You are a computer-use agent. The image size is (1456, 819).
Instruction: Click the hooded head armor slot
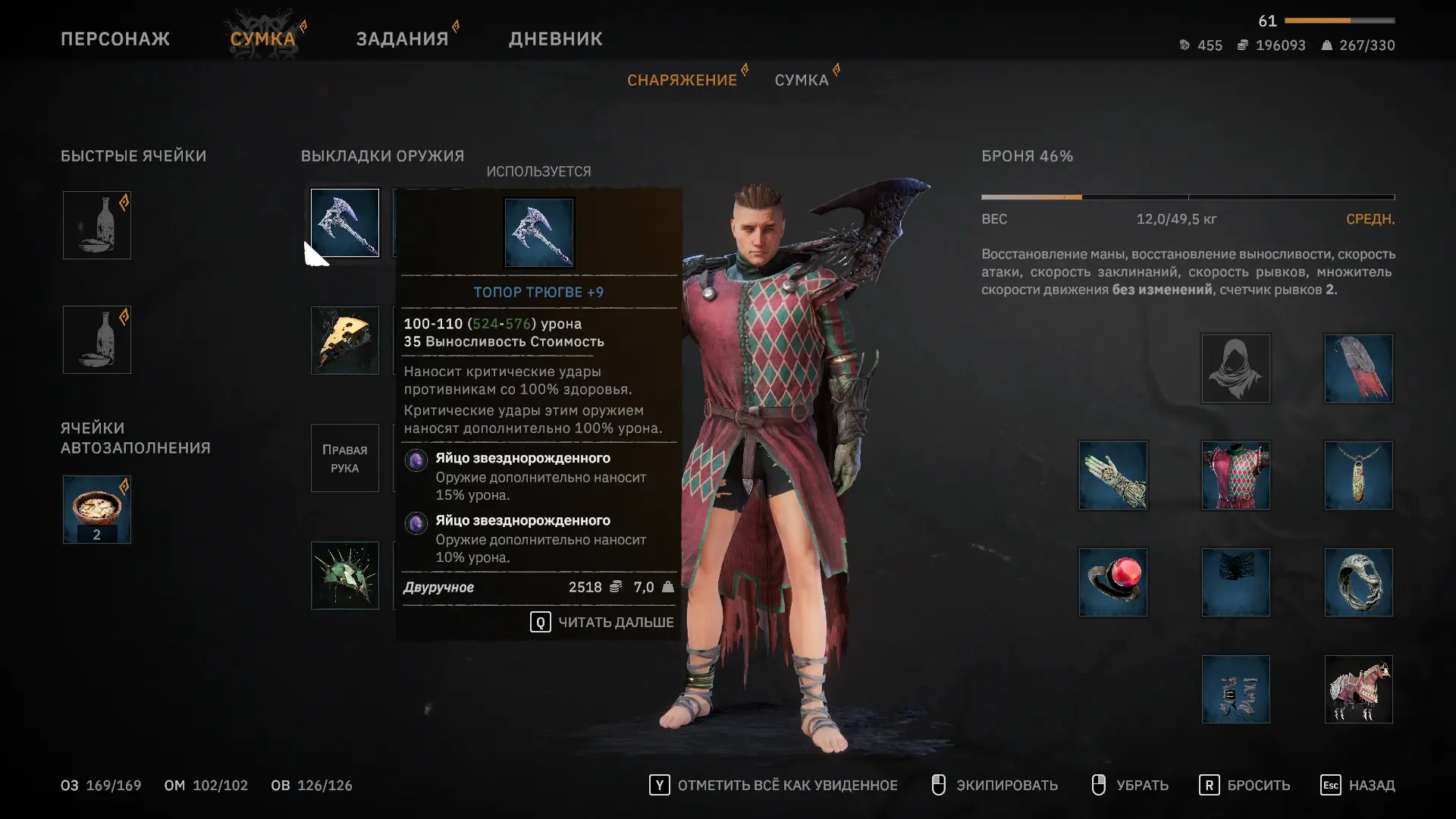pos(1235,369)
